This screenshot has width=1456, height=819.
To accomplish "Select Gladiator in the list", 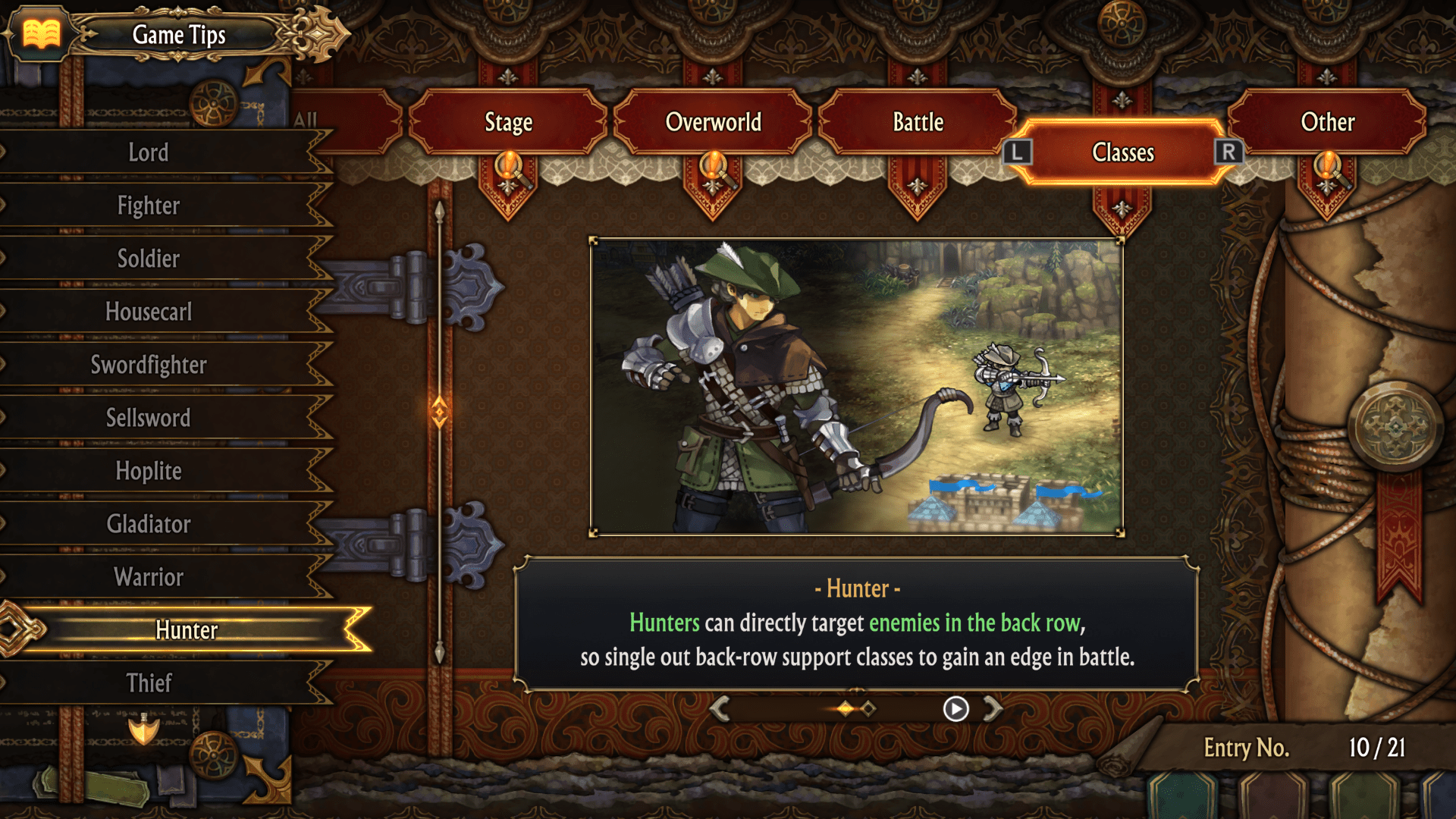I will 149,524.
